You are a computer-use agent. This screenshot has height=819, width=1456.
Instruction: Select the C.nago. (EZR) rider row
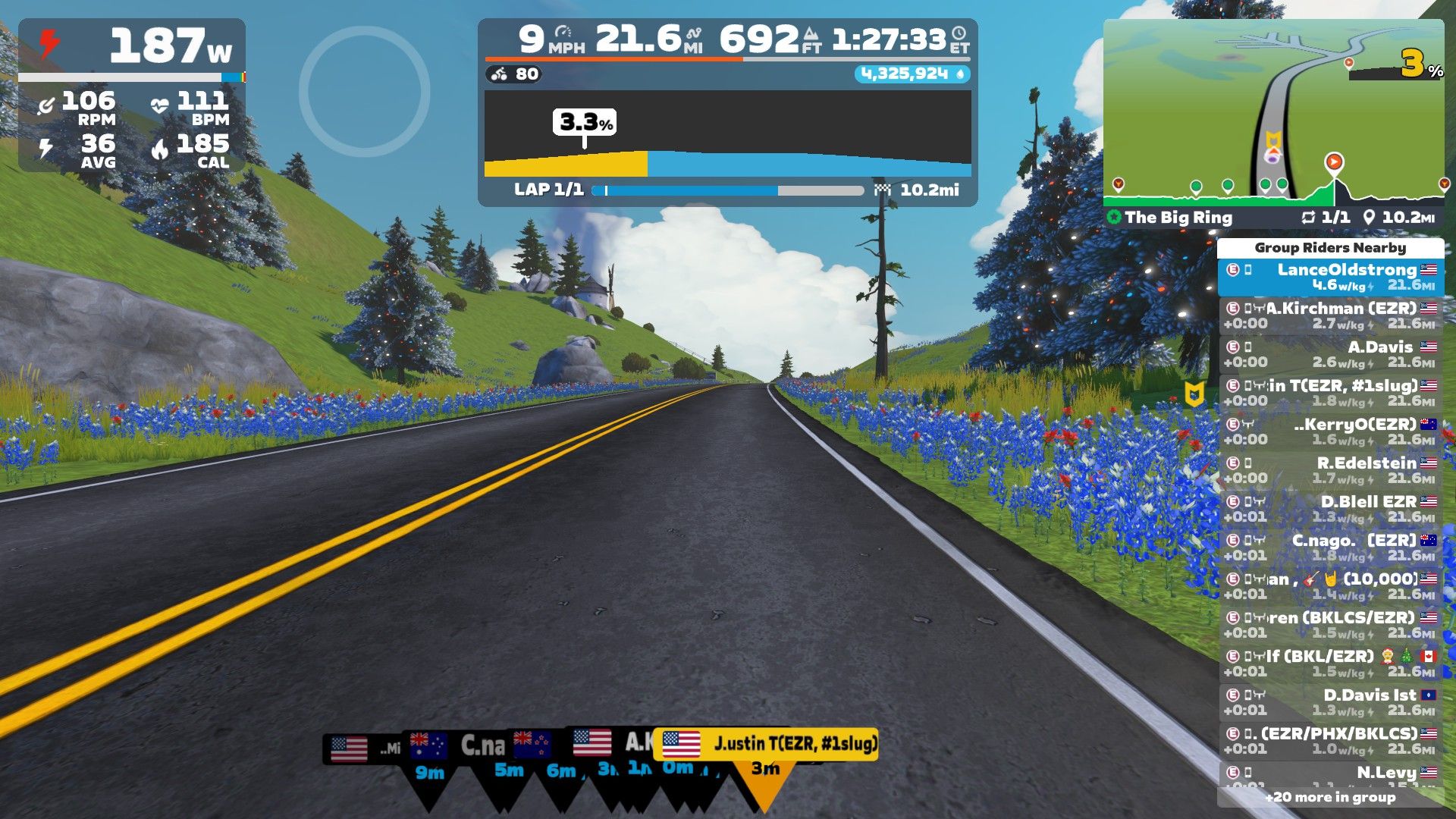click(1331, 548)
